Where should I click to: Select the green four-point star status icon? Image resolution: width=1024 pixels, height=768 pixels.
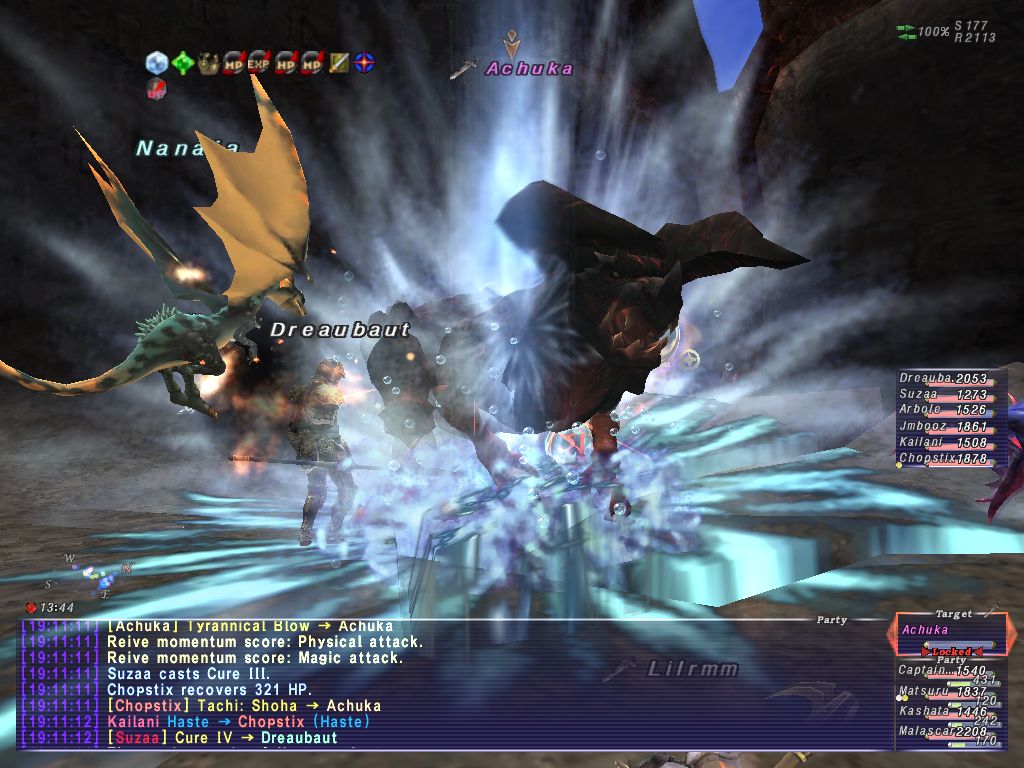click(x=182, y=63)
